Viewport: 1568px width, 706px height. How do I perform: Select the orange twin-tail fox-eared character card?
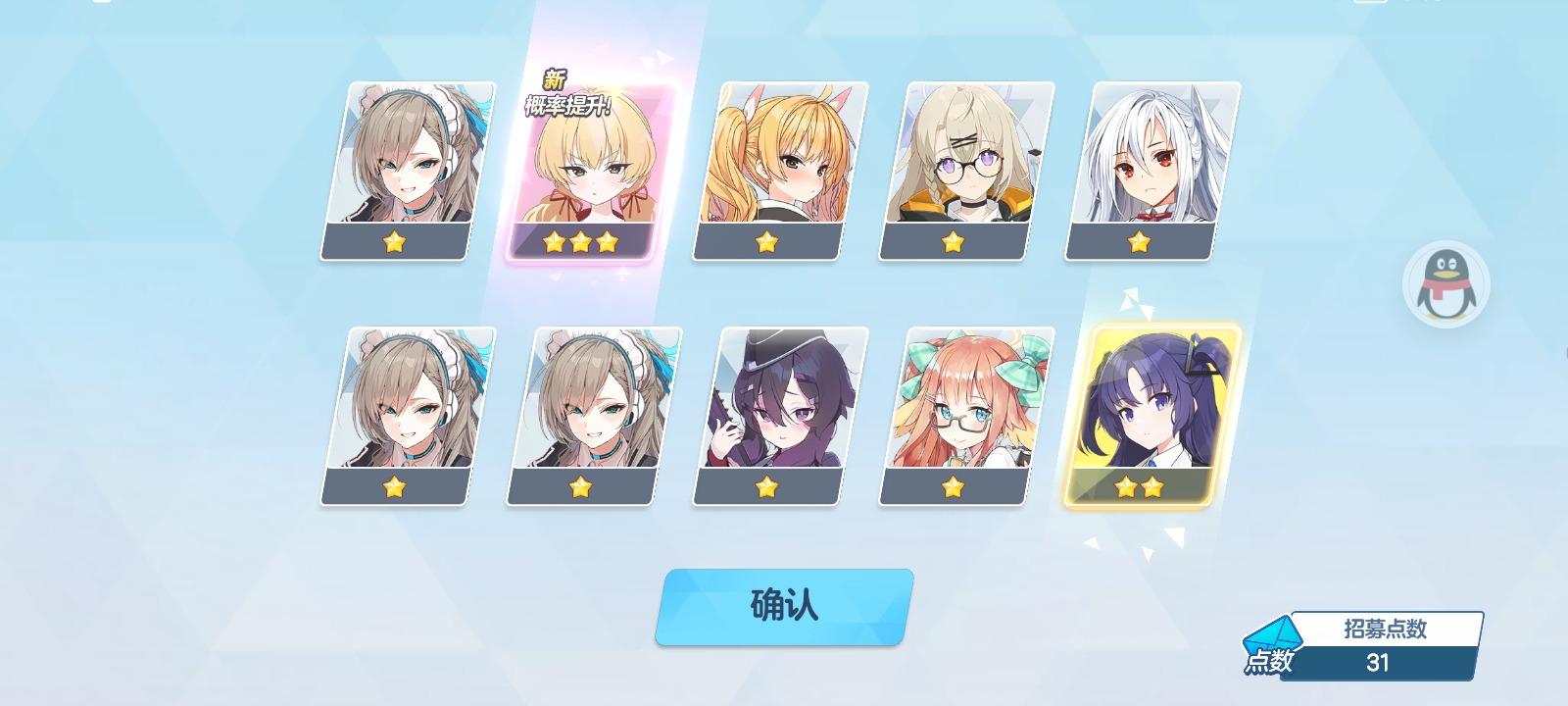780,171
